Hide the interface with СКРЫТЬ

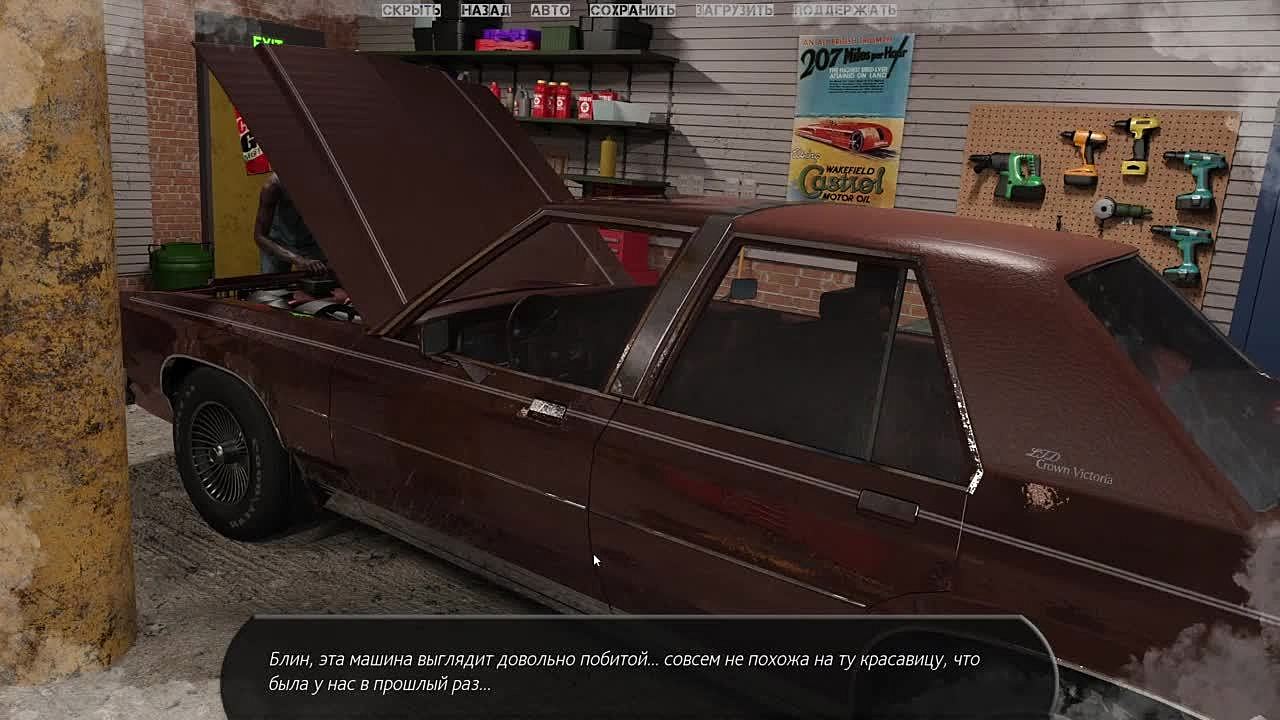point(411,10)
